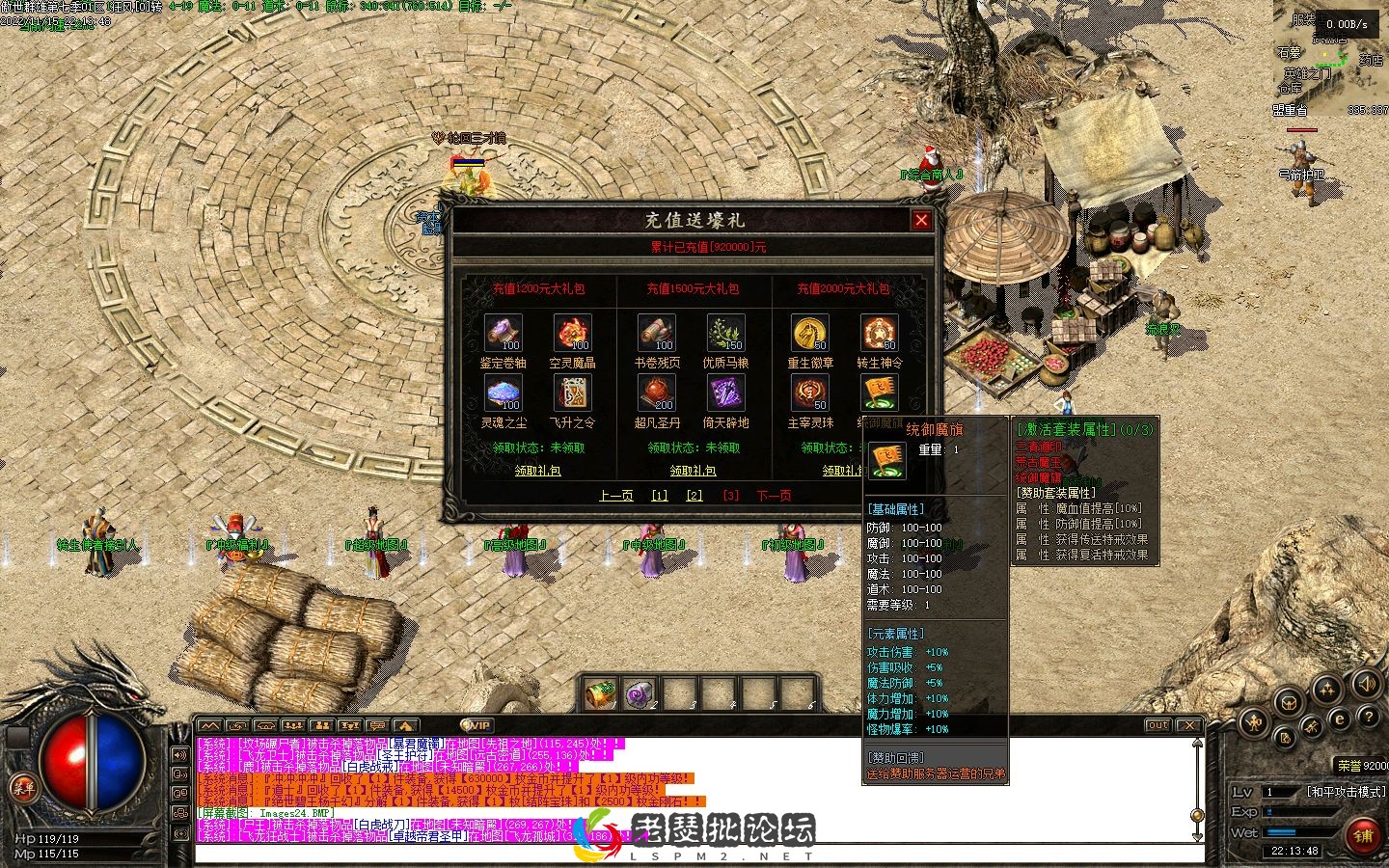Jump to gift page [2]
The width and height of the screenshot is (1389, 868).
(x=694, y=496)
